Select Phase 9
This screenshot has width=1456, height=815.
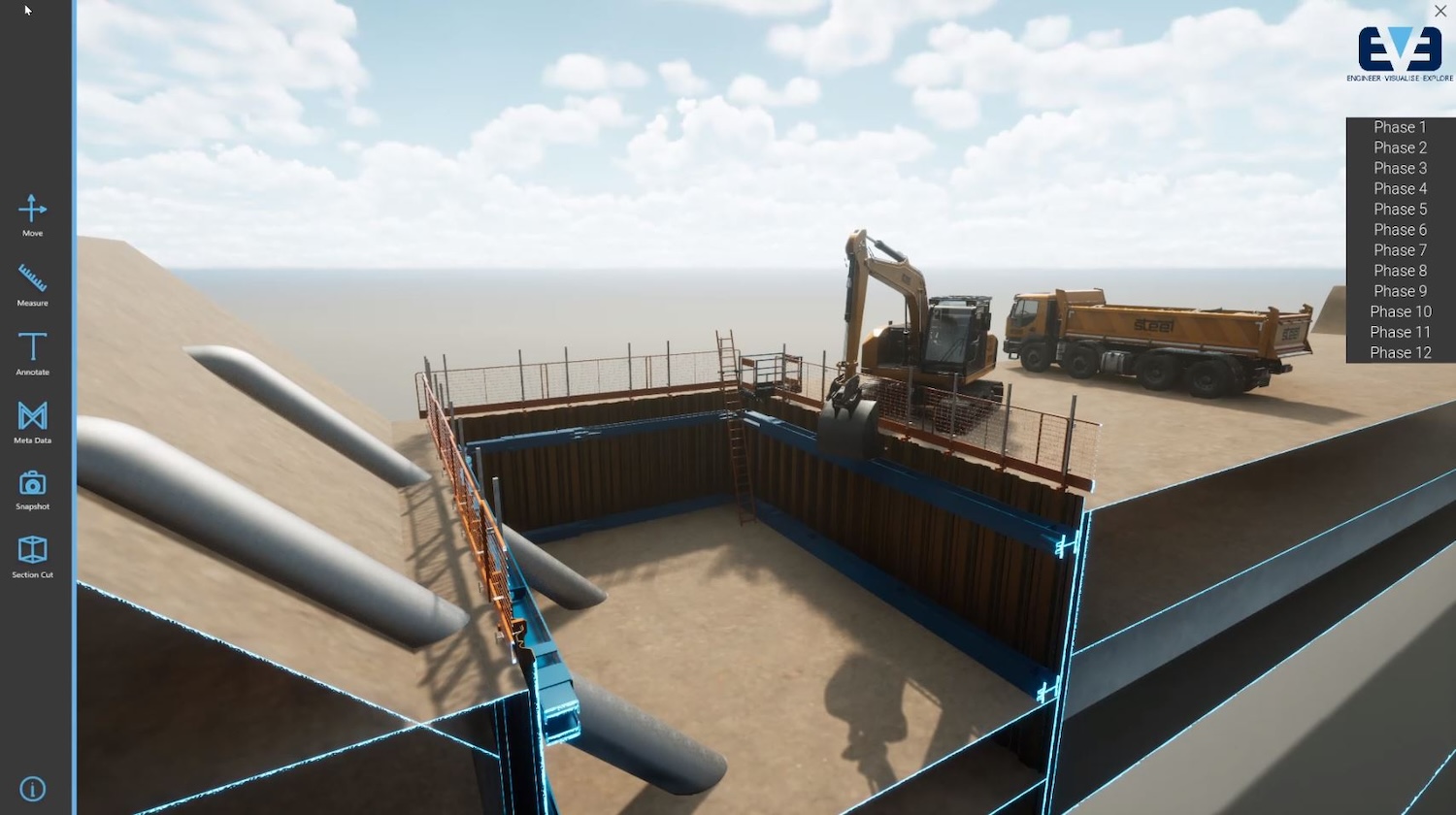[1399, 291]
